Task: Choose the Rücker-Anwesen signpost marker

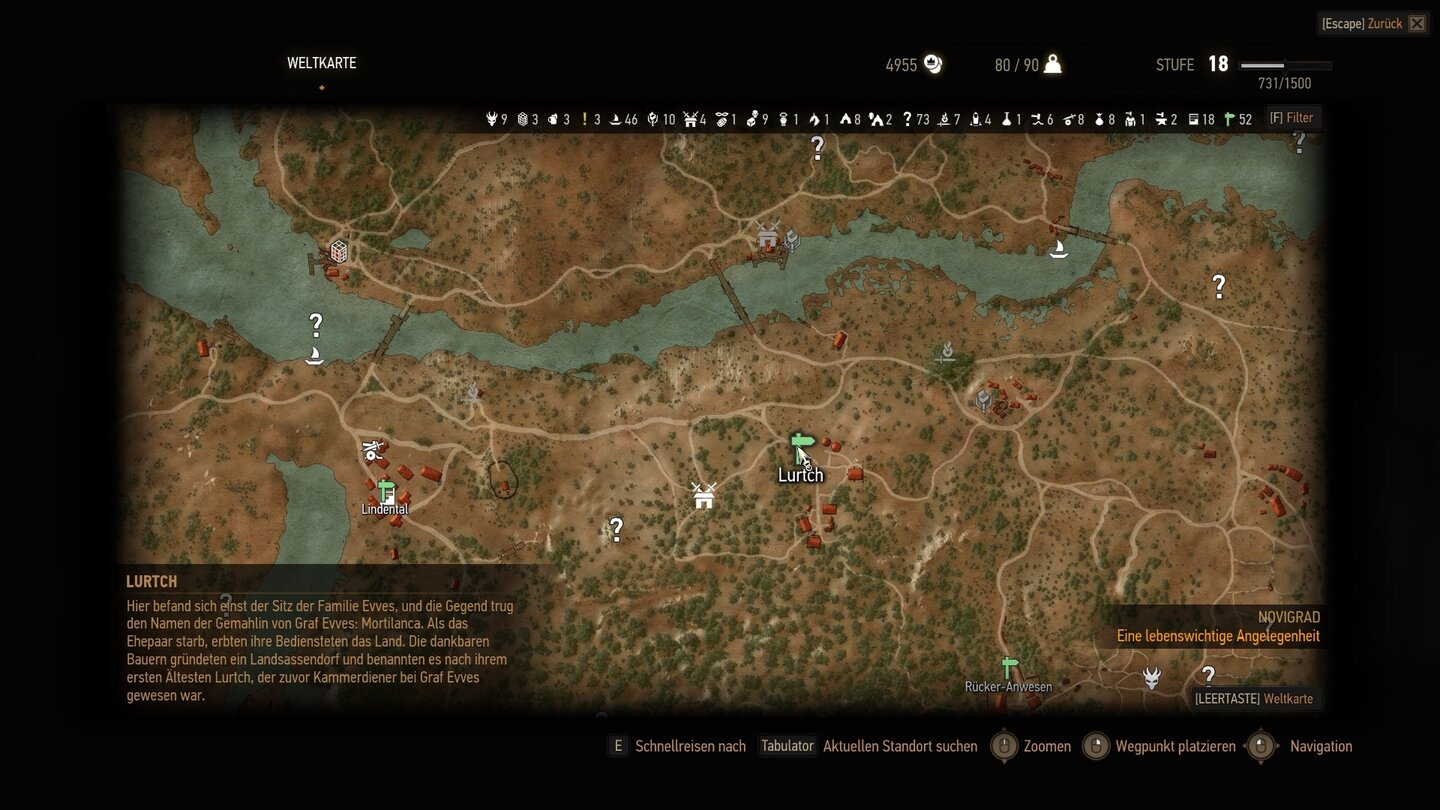Action: pyautogui.click(x=1009, y=667)
